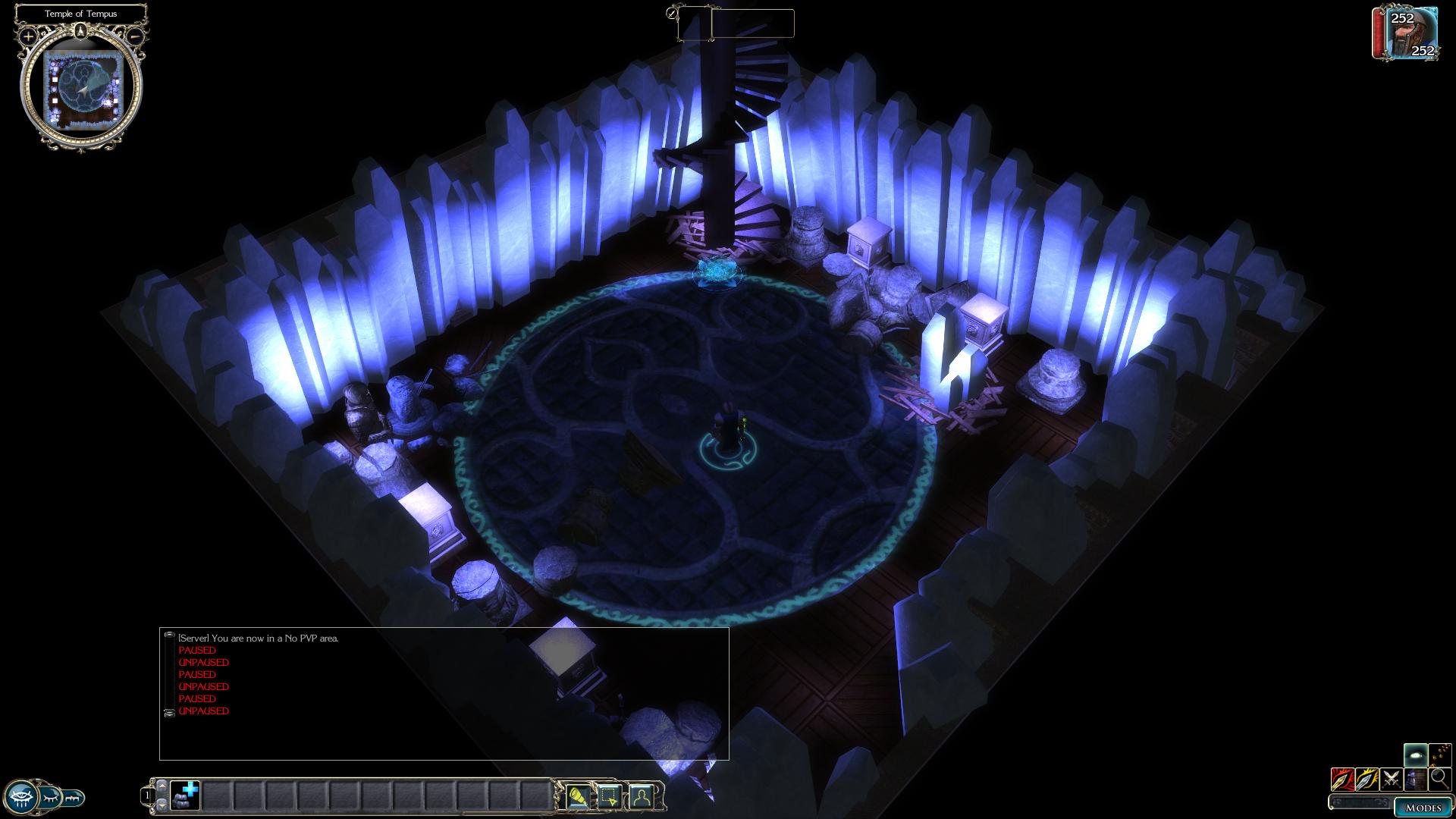
Task: Open the Modes panel
Action: click(x=1422, y=808)
